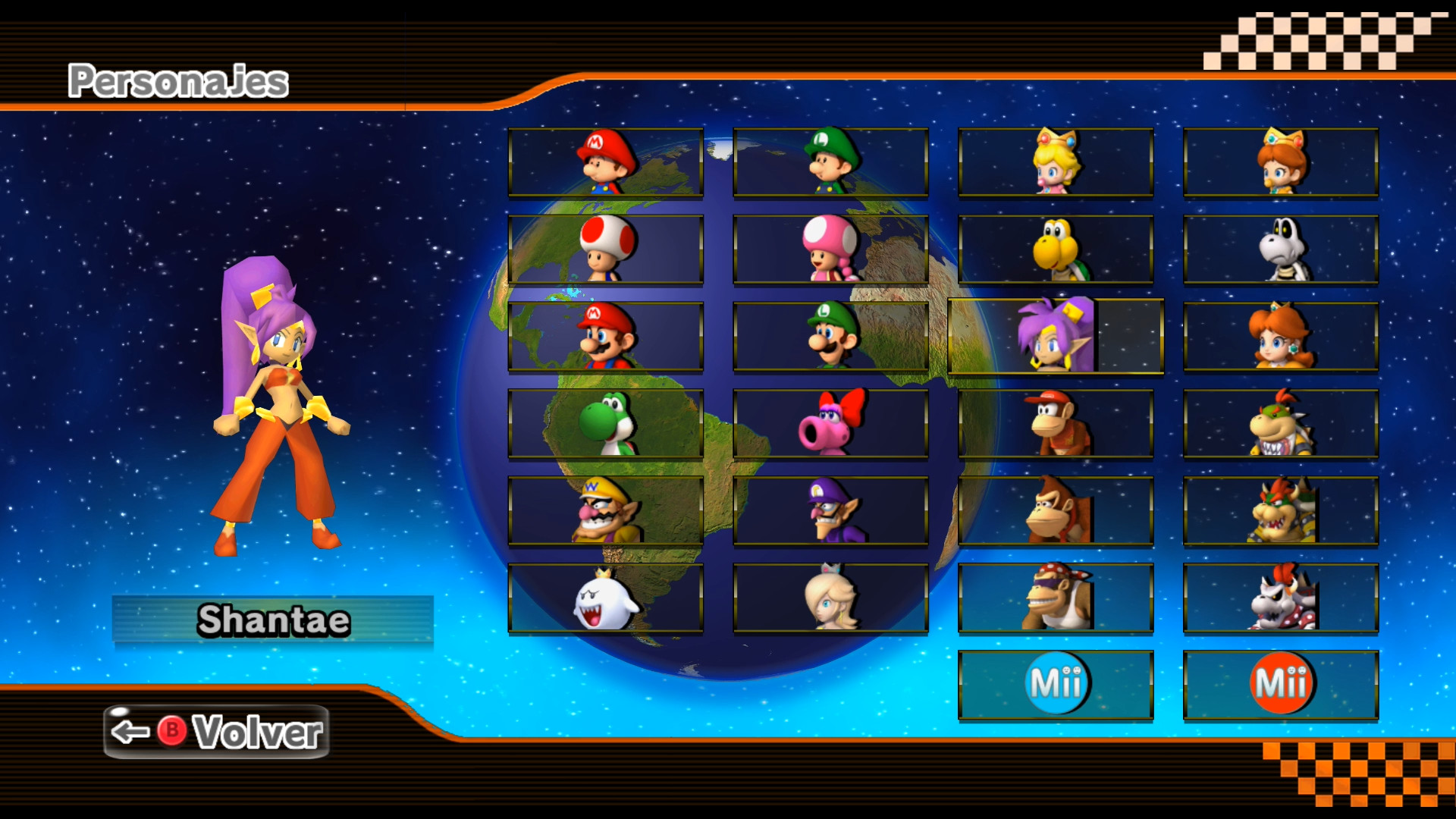Switch selection to Luigi

(830, 336)
